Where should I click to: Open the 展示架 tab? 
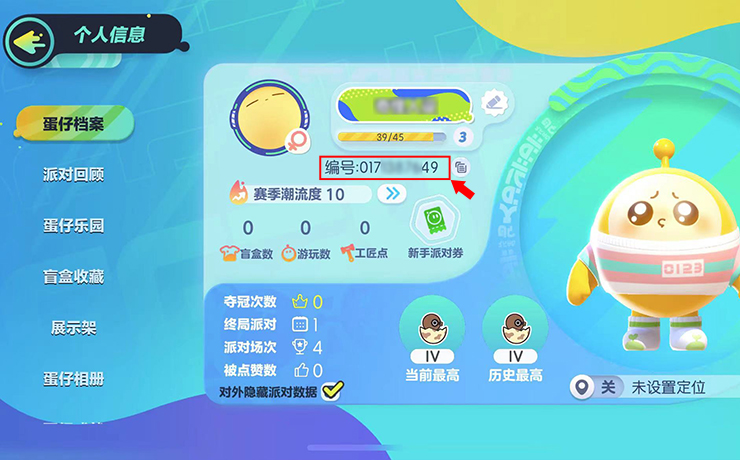coord(73,327)
